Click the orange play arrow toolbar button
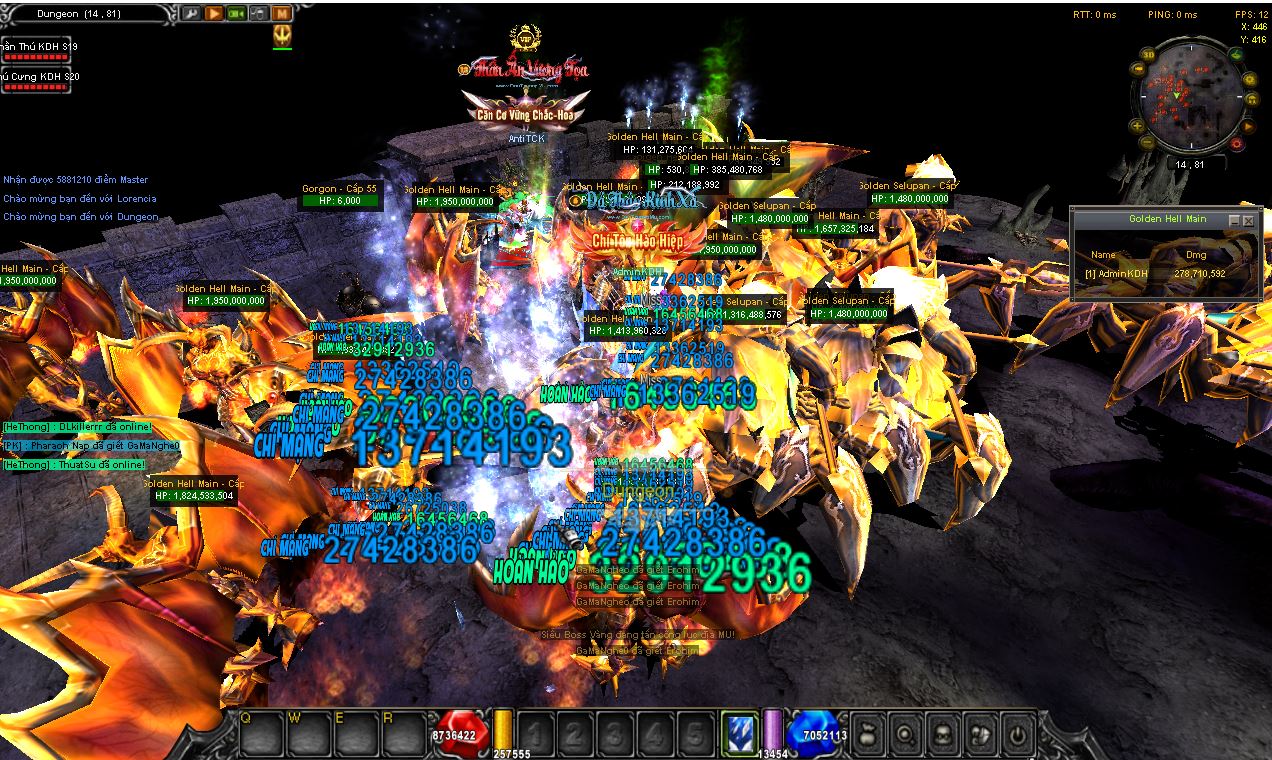The height and width of the screenshot is (760, 1272). click(214, 14)
